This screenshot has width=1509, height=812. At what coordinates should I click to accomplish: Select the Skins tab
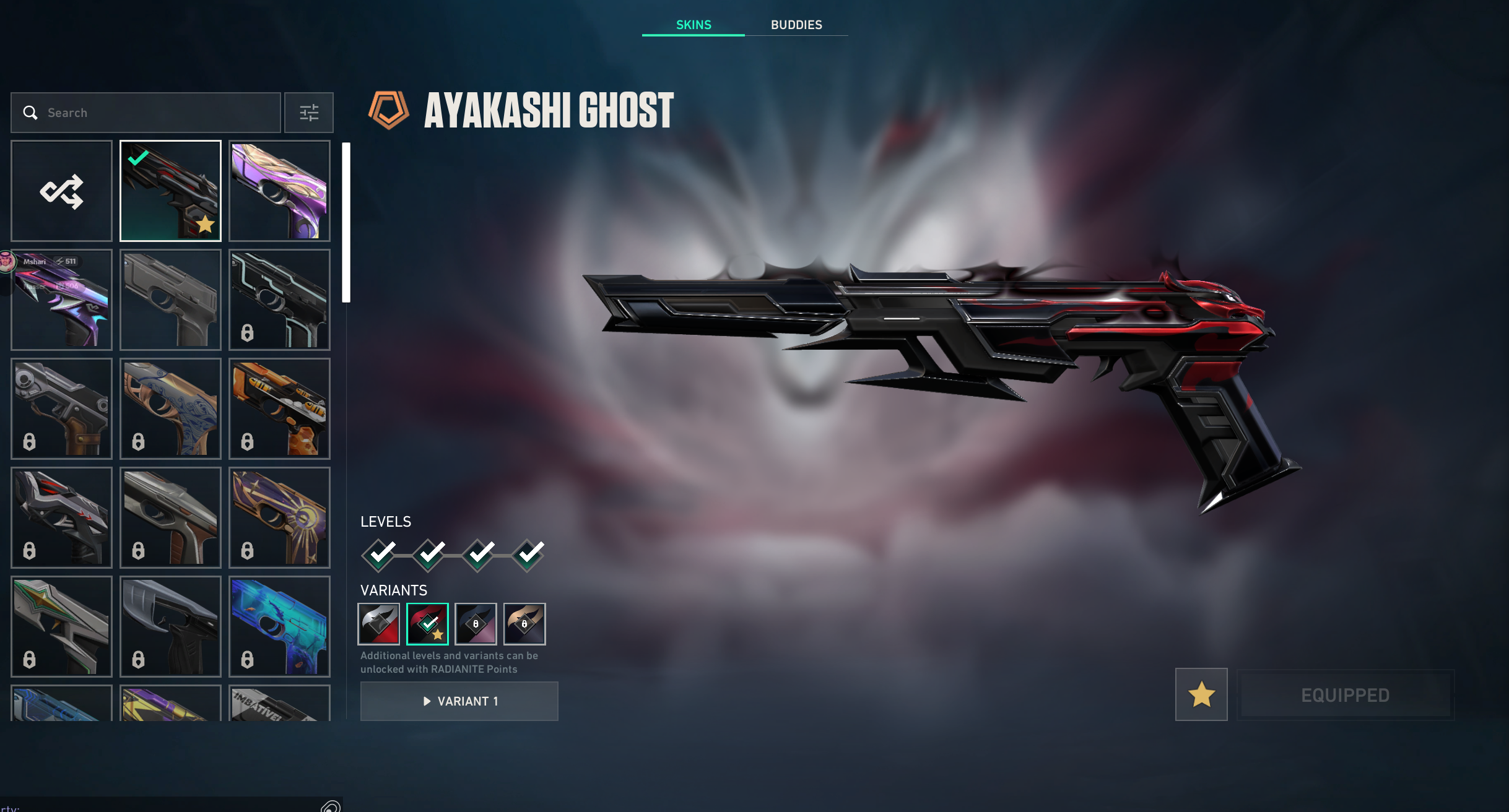(x=694, y=25)
